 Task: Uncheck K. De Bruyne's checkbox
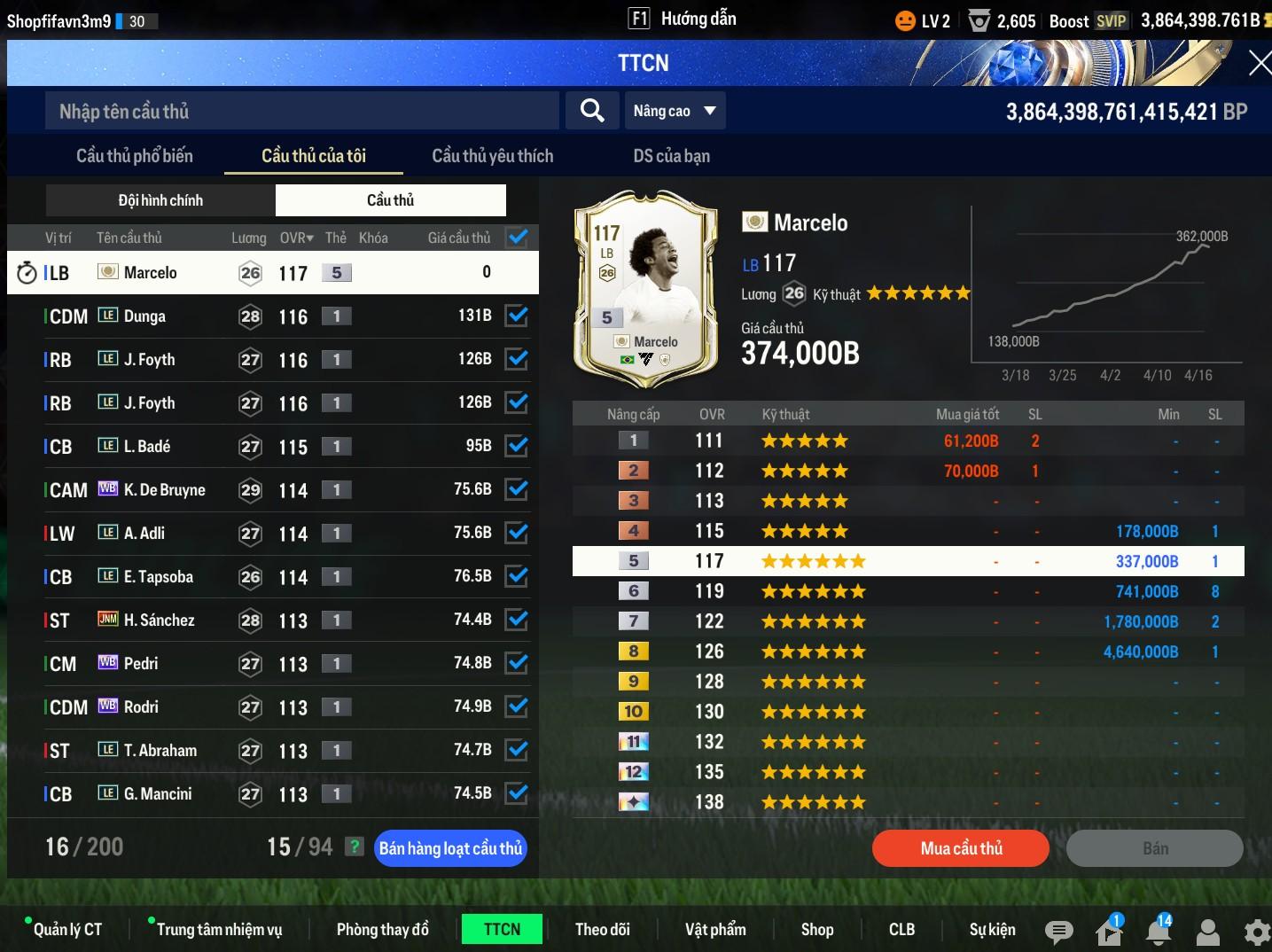pyautogui.click(x=517, y=489)
